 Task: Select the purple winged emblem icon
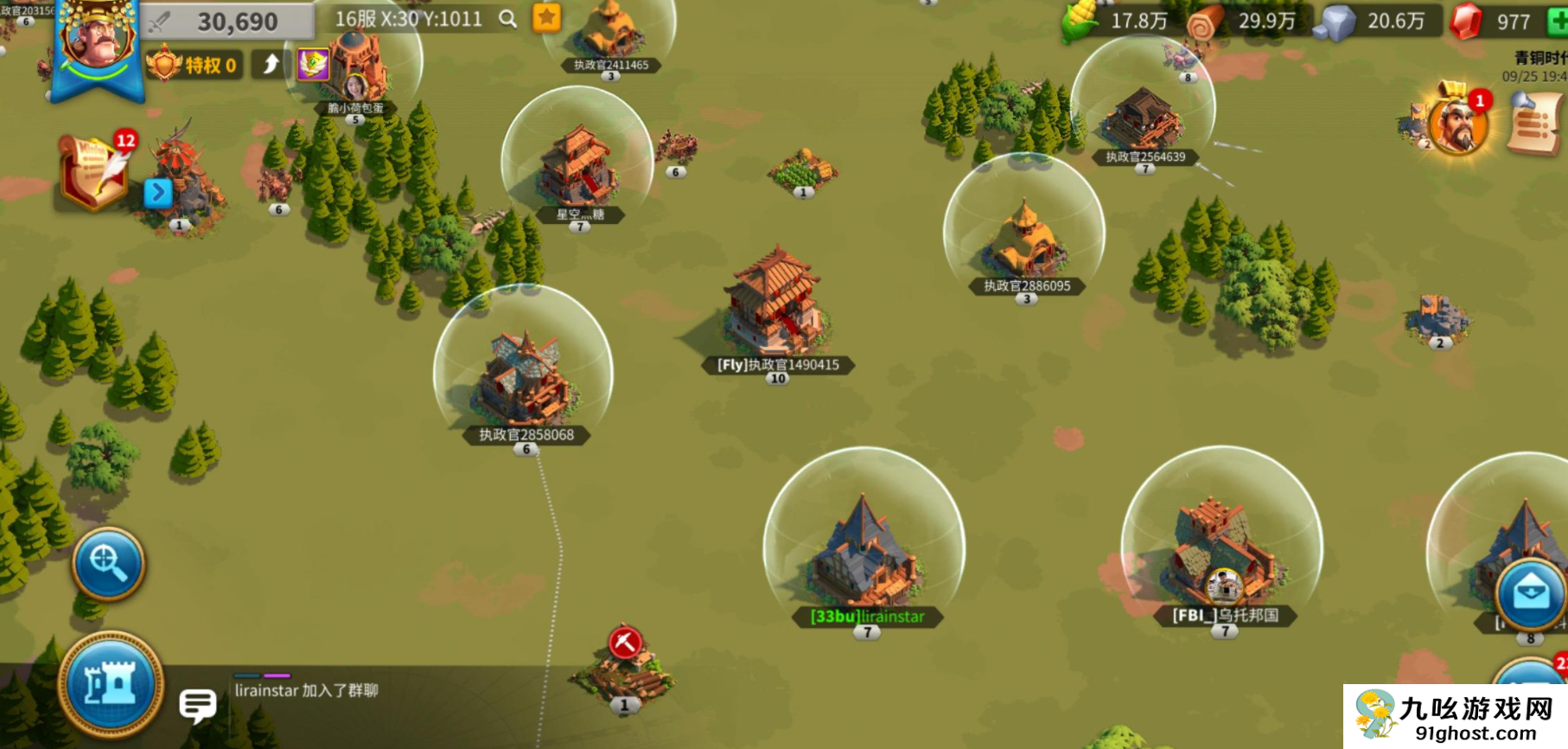[x=313, y=64]
